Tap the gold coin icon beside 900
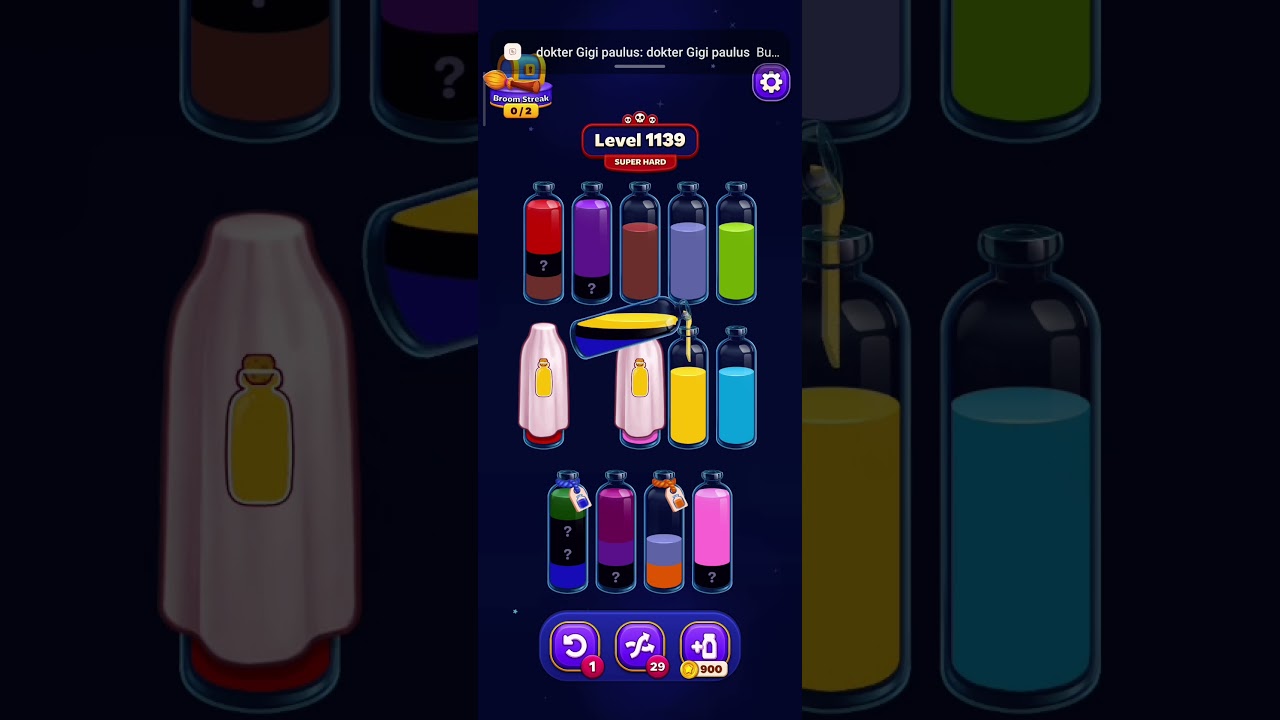1280x720 pixels. (x=690, y=670)
